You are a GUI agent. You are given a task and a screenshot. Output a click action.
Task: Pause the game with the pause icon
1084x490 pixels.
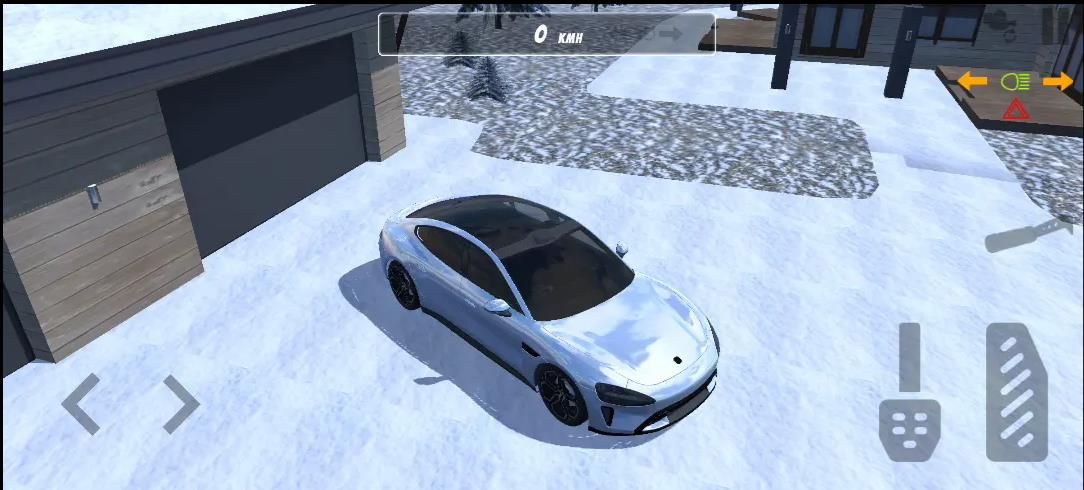click(x=1050, y=24)
